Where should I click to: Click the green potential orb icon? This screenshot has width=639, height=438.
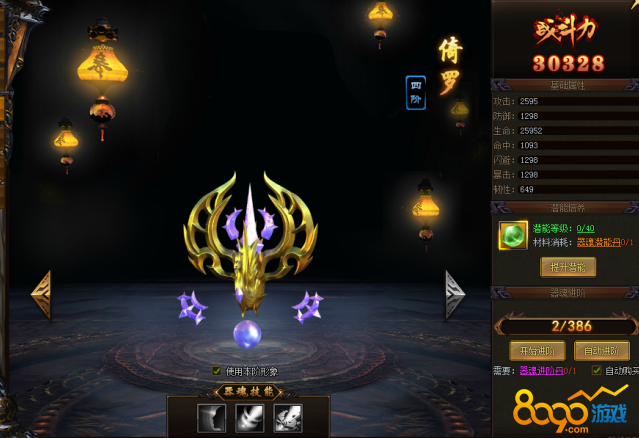(x=513, y=235)
